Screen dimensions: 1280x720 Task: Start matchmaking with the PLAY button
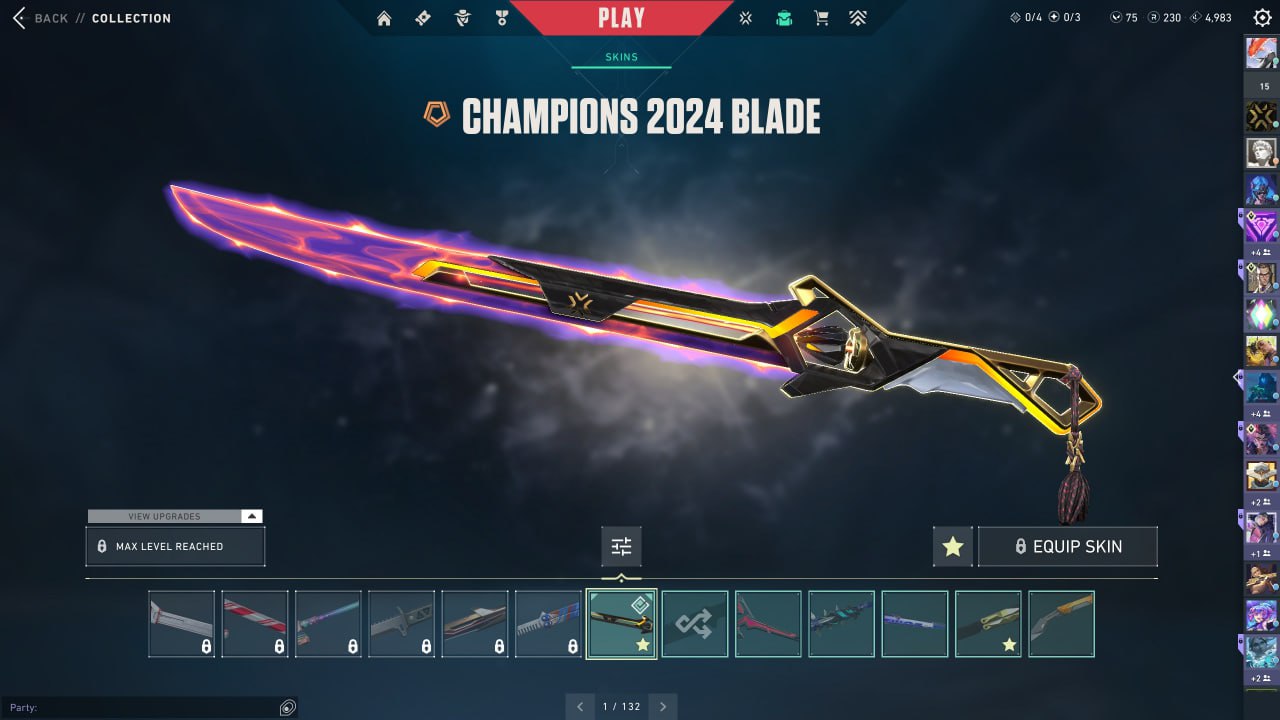point(621,18)
